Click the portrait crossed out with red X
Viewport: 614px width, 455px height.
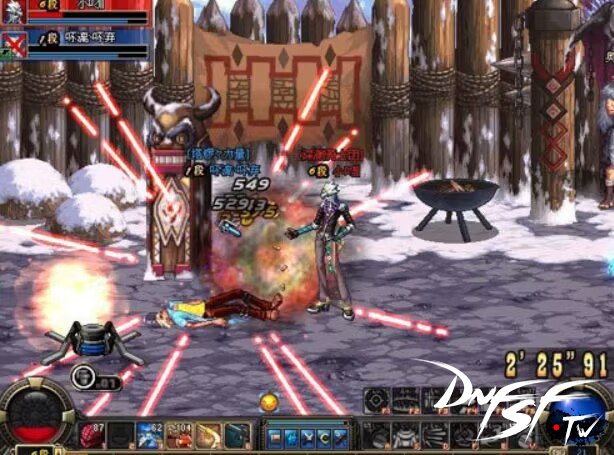coord(13,42)
